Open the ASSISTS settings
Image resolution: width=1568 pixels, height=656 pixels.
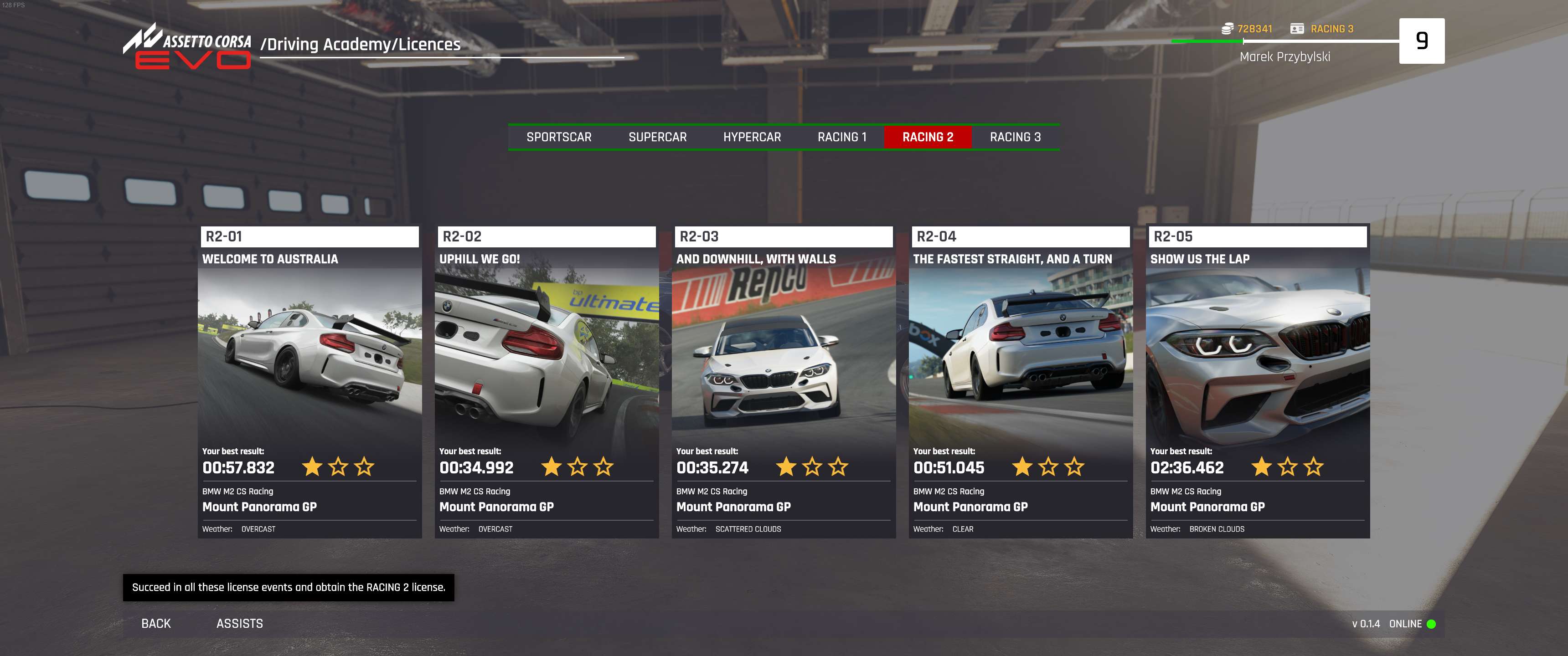click(x=239, y=623)
